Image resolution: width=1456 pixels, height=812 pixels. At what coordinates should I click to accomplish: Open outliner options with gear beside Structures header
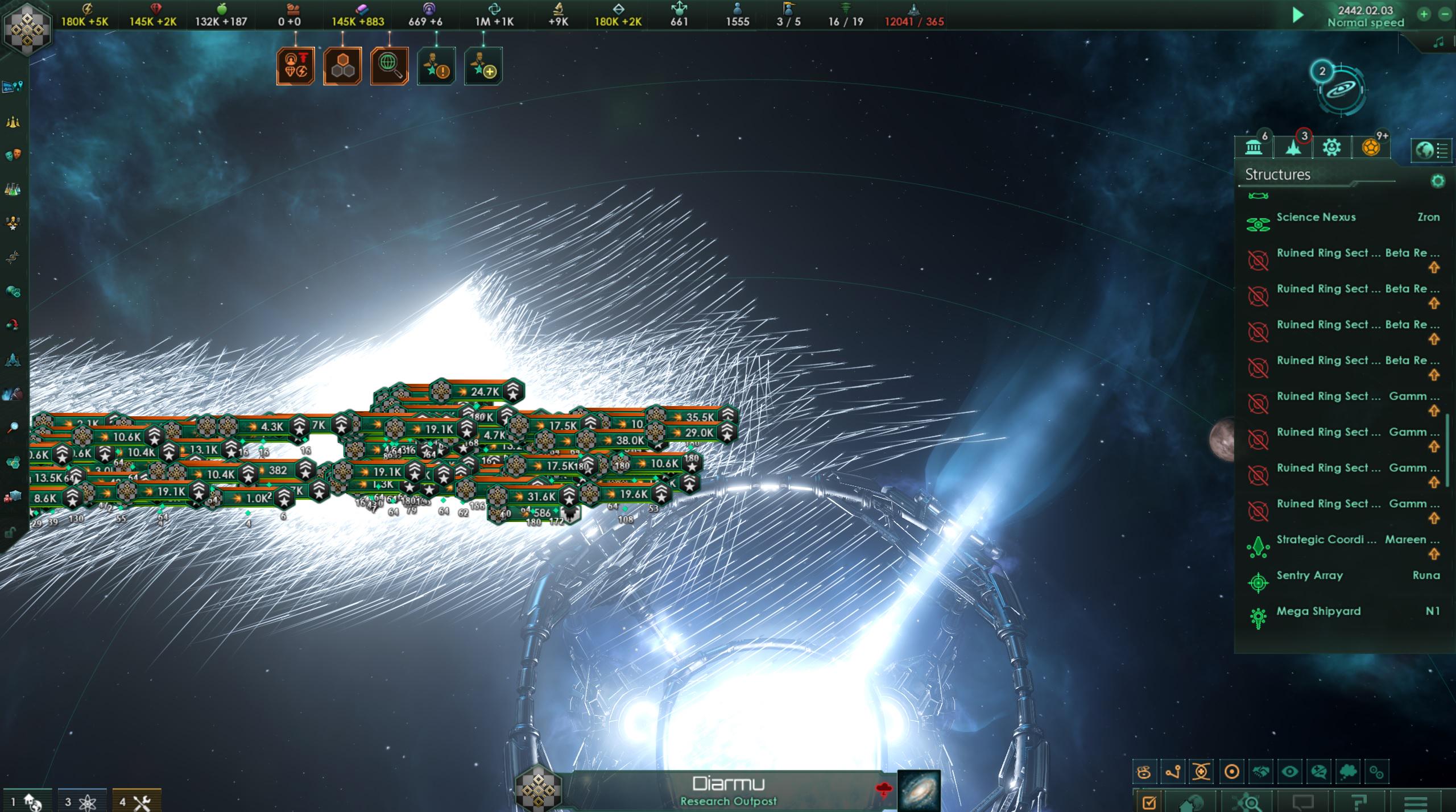pyautogui.click(x=1437, y=181)
